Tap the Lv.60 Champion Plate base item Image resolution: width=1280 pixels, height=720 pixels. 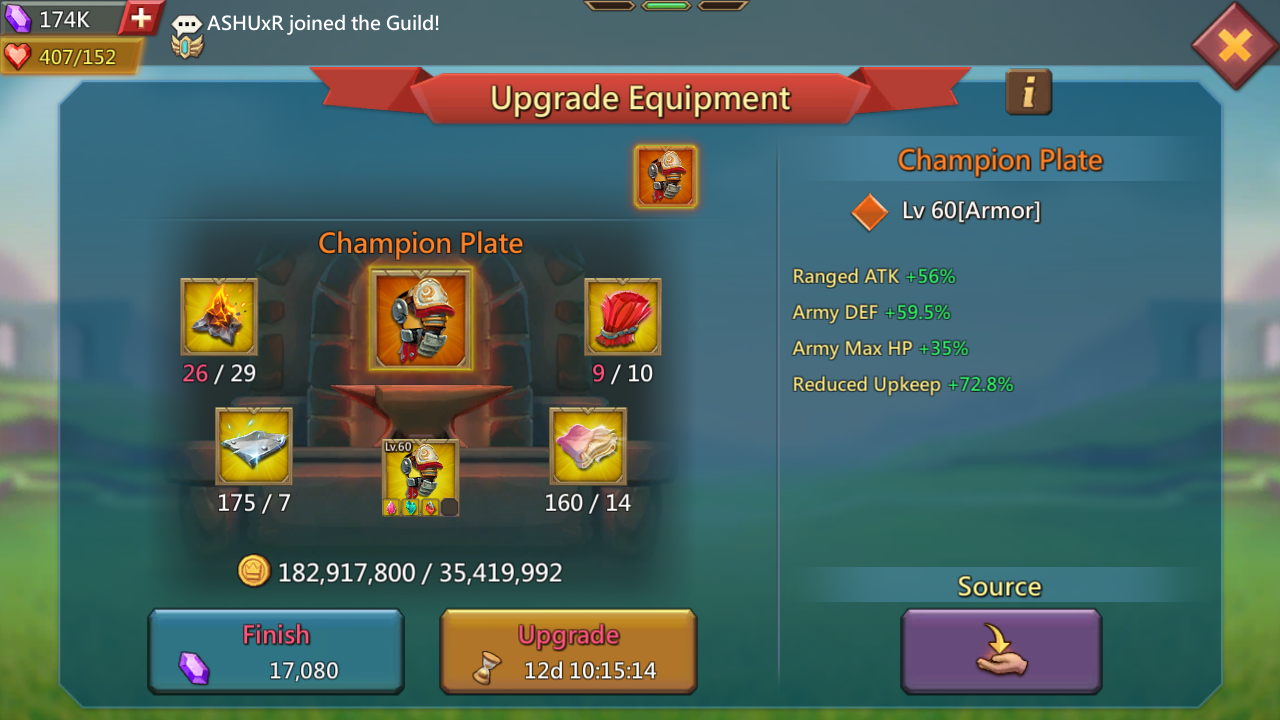[421, 477]
